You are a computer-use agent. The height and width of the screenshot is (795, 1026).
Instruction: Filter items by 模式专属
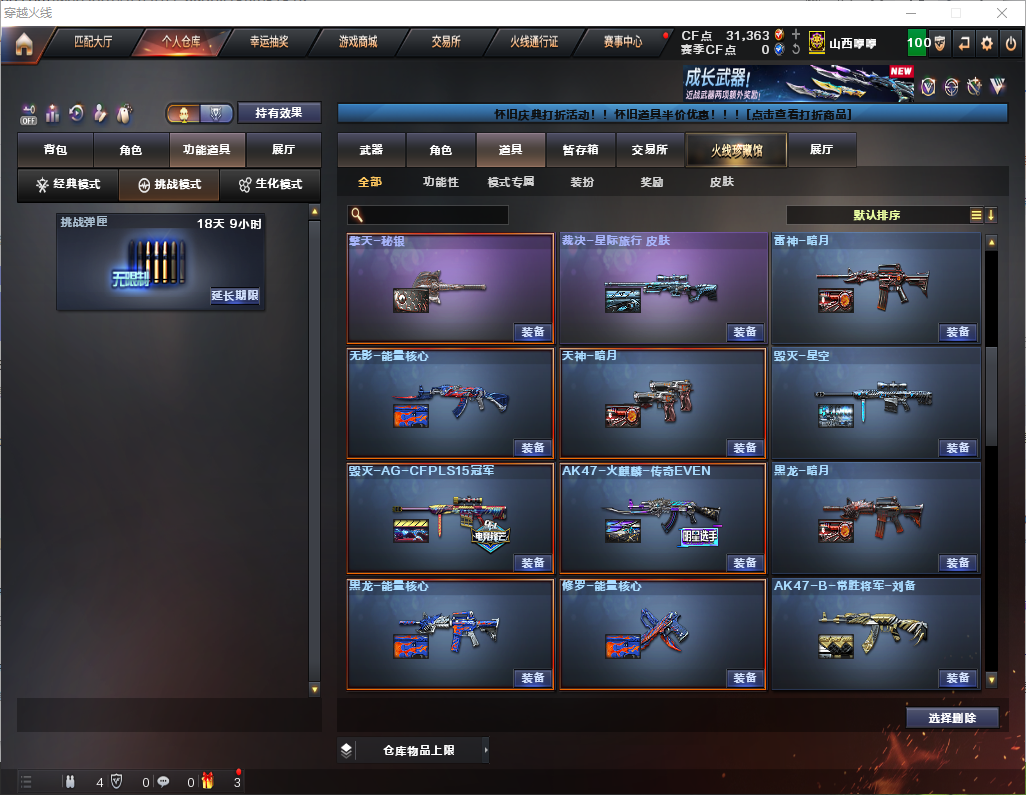(510, 182)
